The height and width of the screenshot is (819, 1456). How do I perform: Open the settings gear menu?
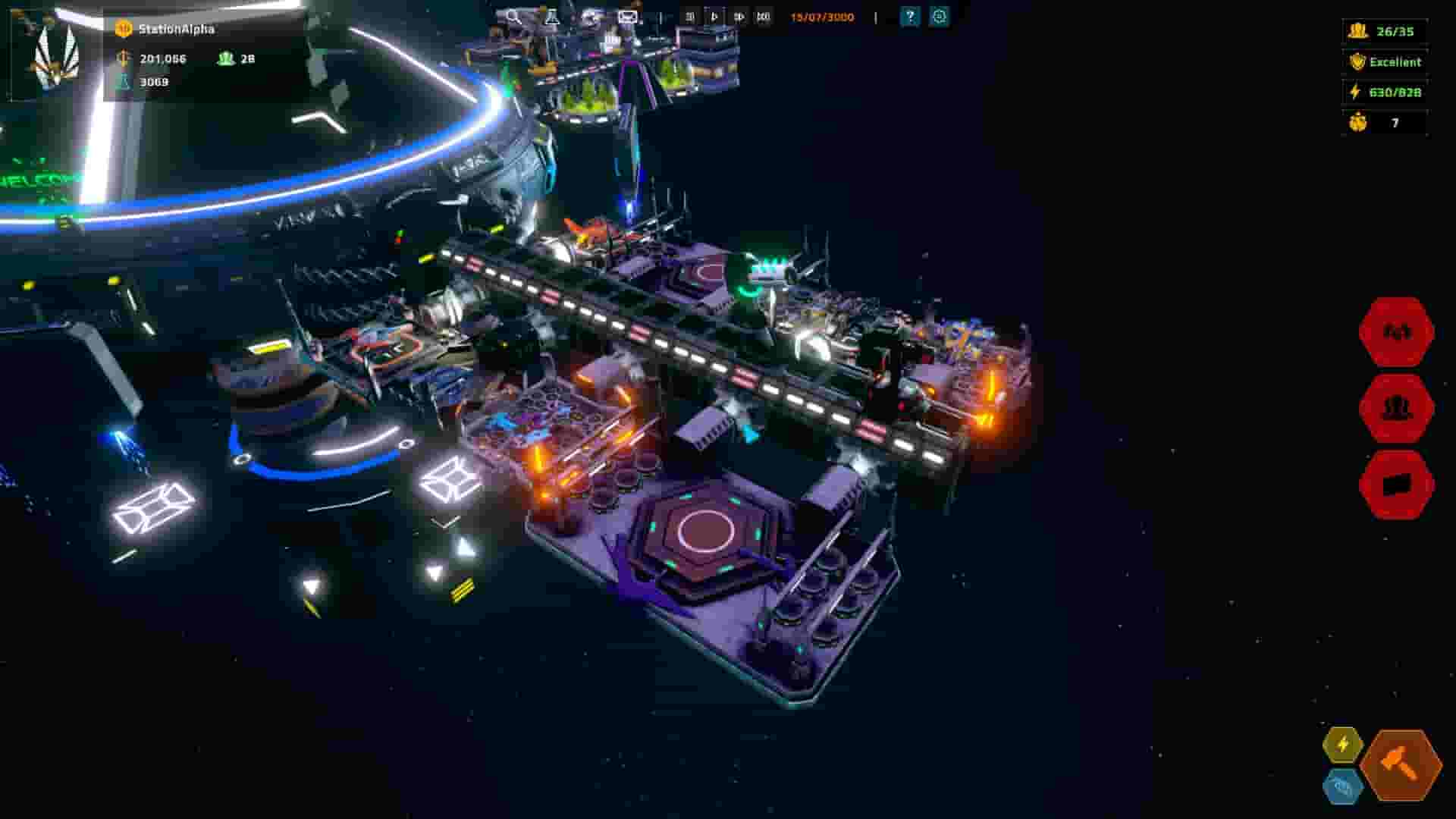coord(937,16)
